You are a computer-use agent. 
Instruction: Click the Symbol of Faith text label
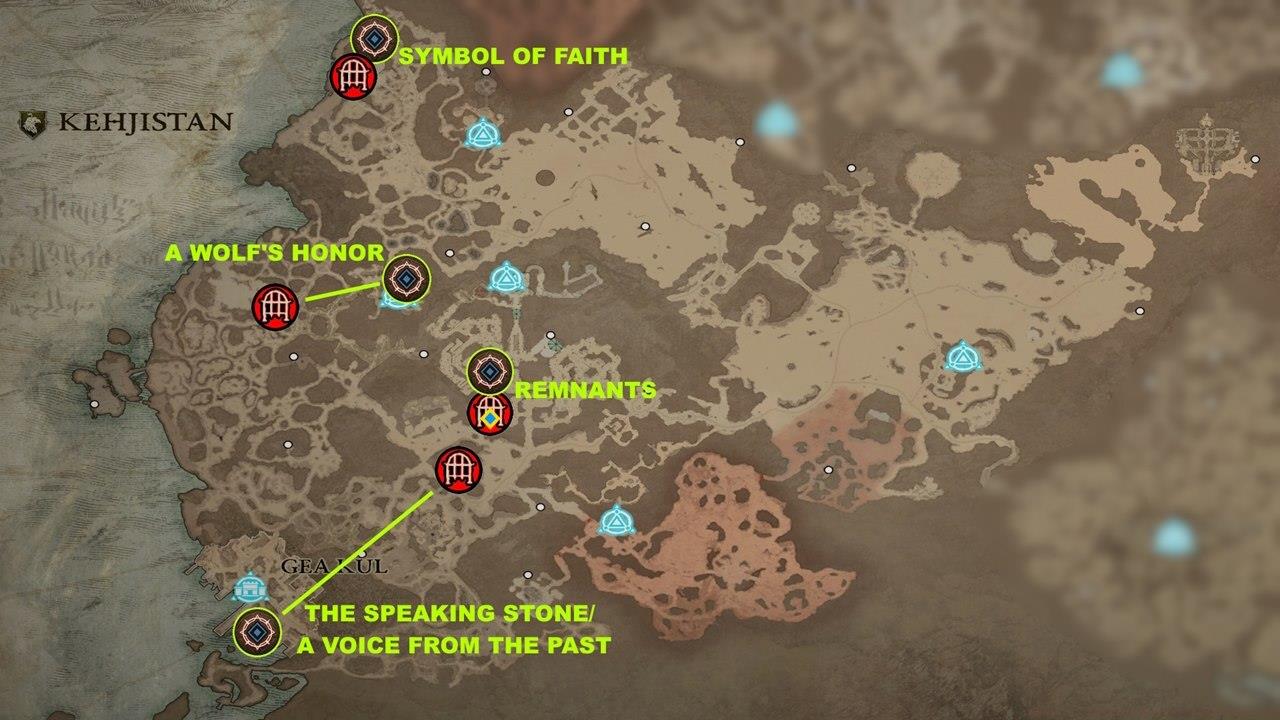tap(513, 54)
